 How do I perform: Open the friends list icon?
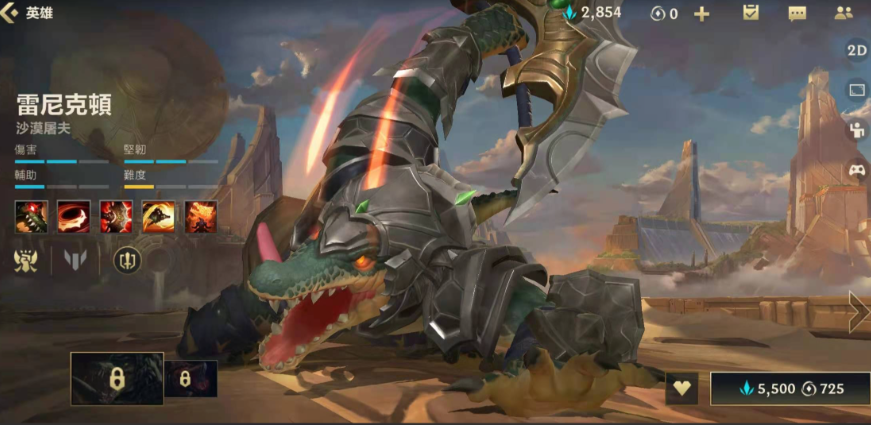point(844,13)
